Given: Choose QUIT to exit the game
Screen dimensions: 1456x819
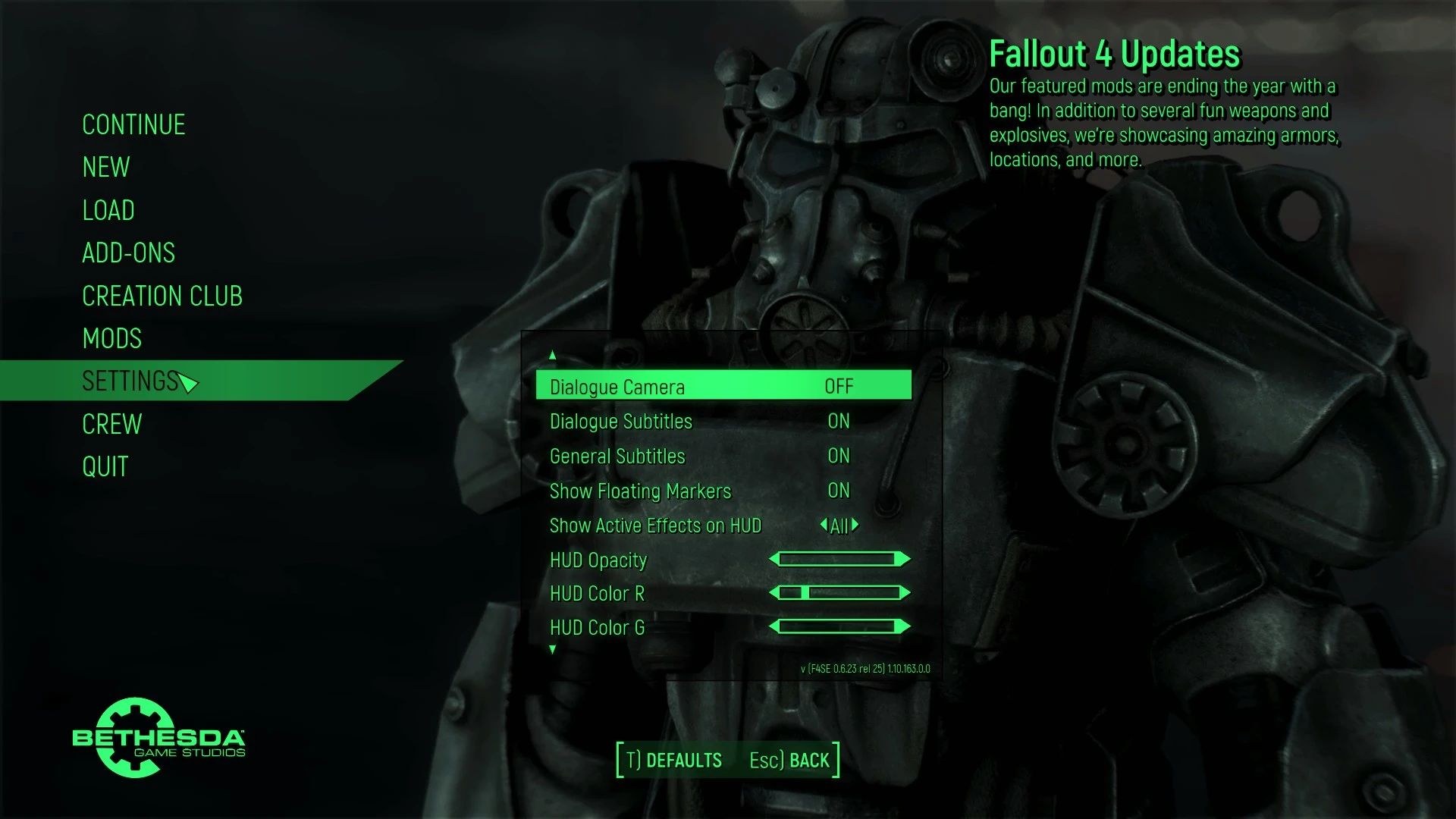Looking at the screenshot, I should point(106,466).
